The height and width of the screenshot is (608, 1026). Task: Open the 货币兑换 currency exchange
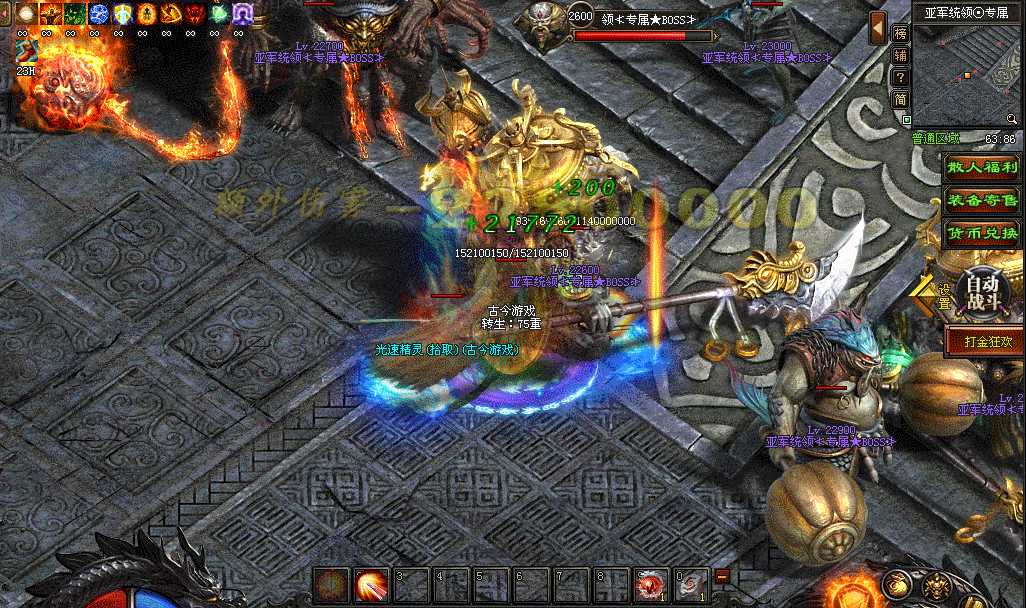[x=982, y=233]
